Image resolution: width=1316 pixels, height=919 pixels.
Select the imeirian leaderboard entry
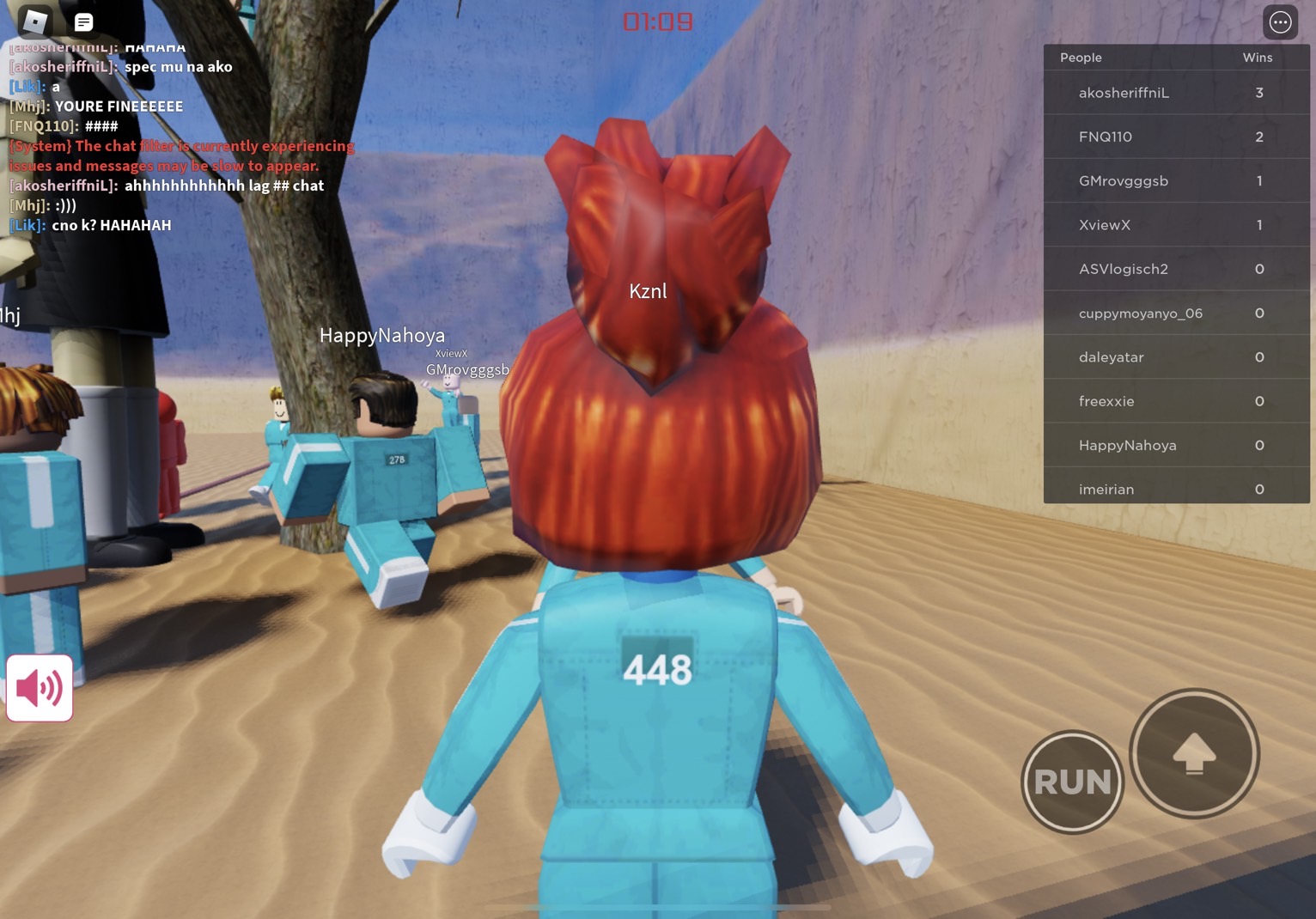pyautogui.click(x=1106, y=488)
